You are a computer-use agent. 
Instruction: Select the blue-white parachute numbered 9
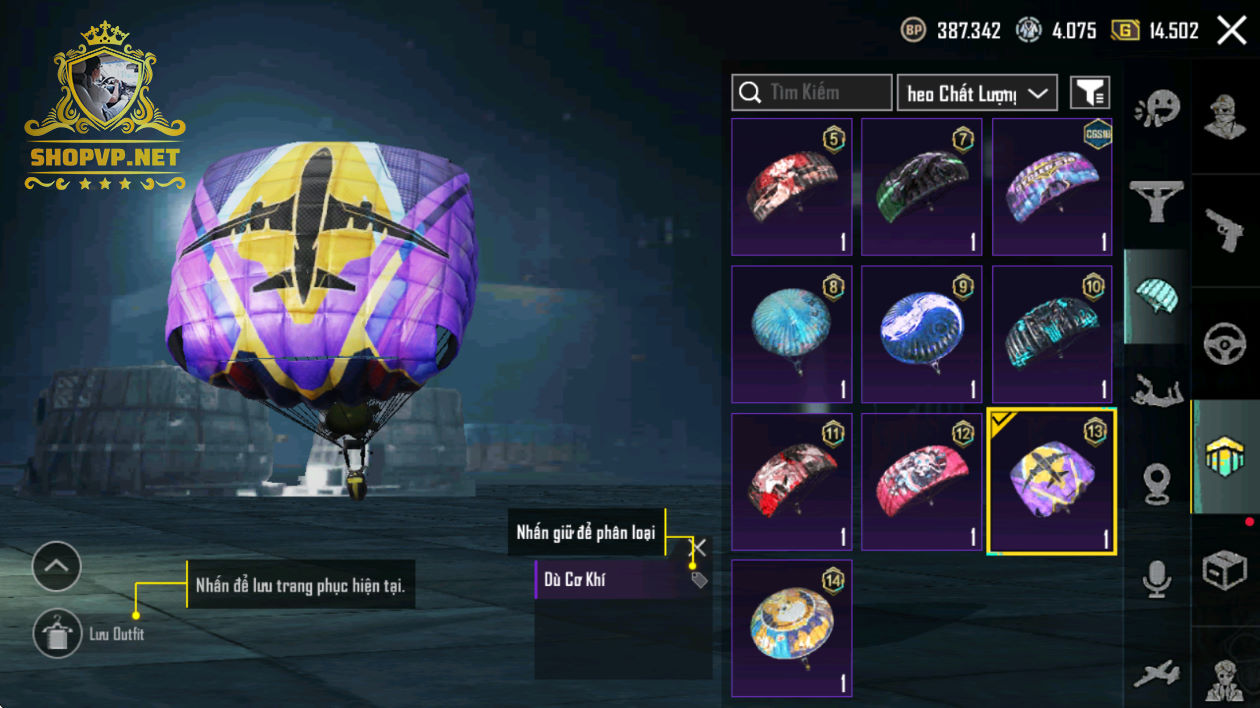point(921,334)
